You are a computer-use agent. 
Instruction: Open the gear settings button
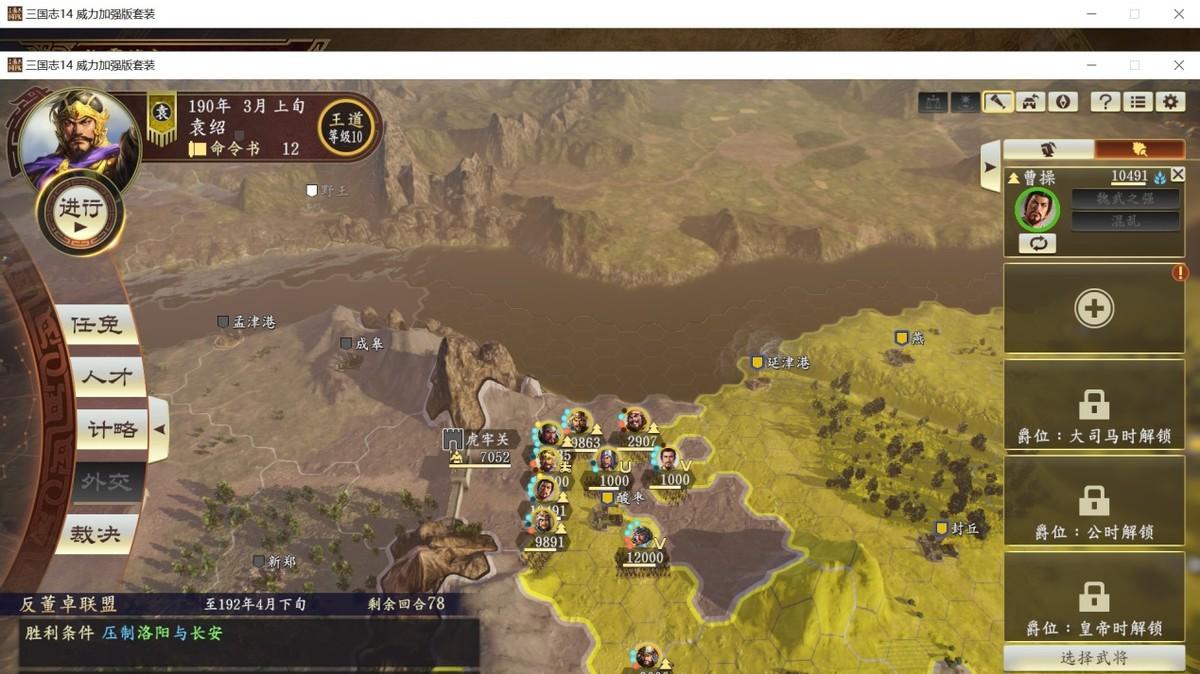(1171, 101)
